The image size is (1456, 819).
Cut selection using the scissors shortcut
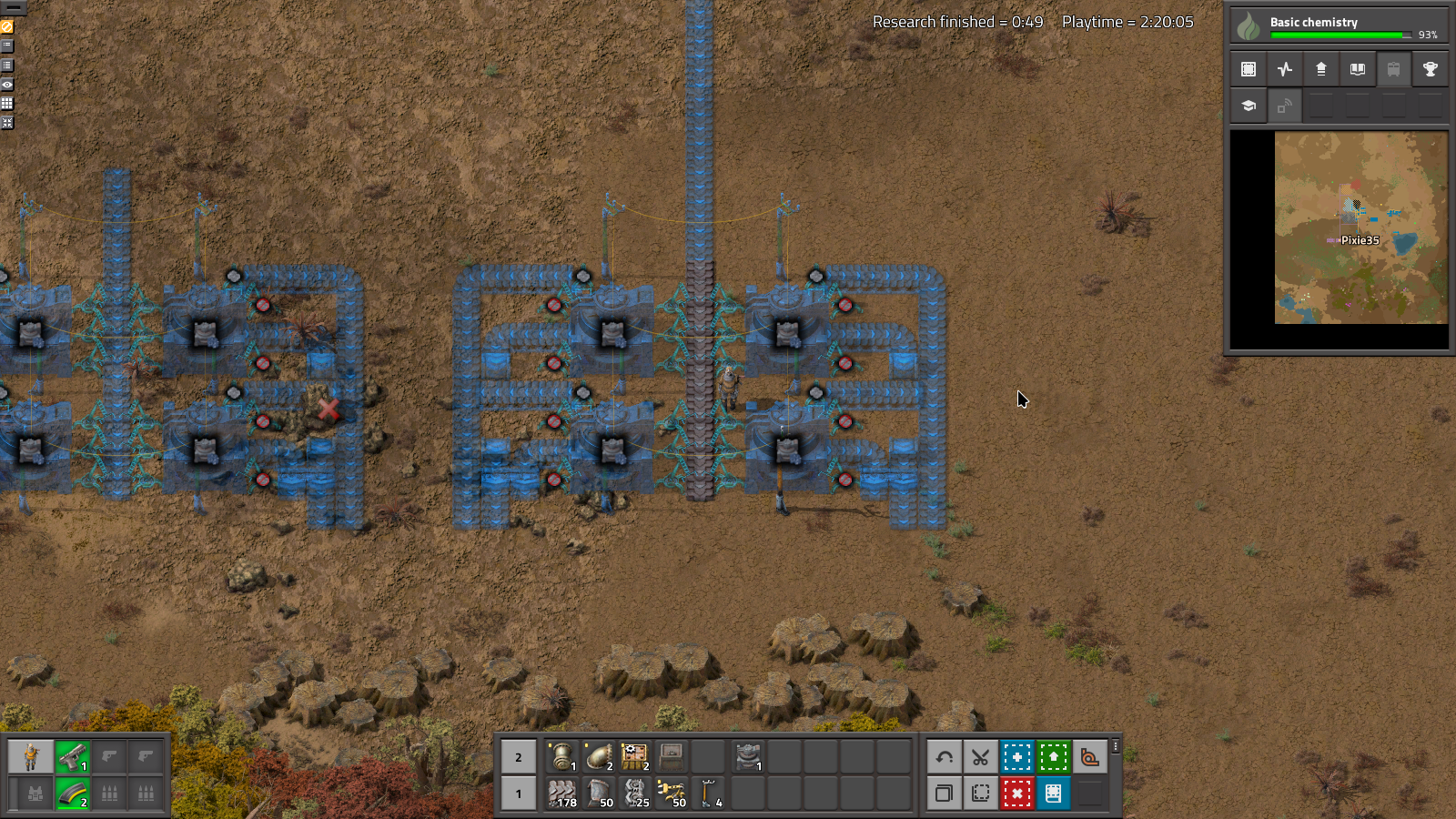(x=980, y=756)
